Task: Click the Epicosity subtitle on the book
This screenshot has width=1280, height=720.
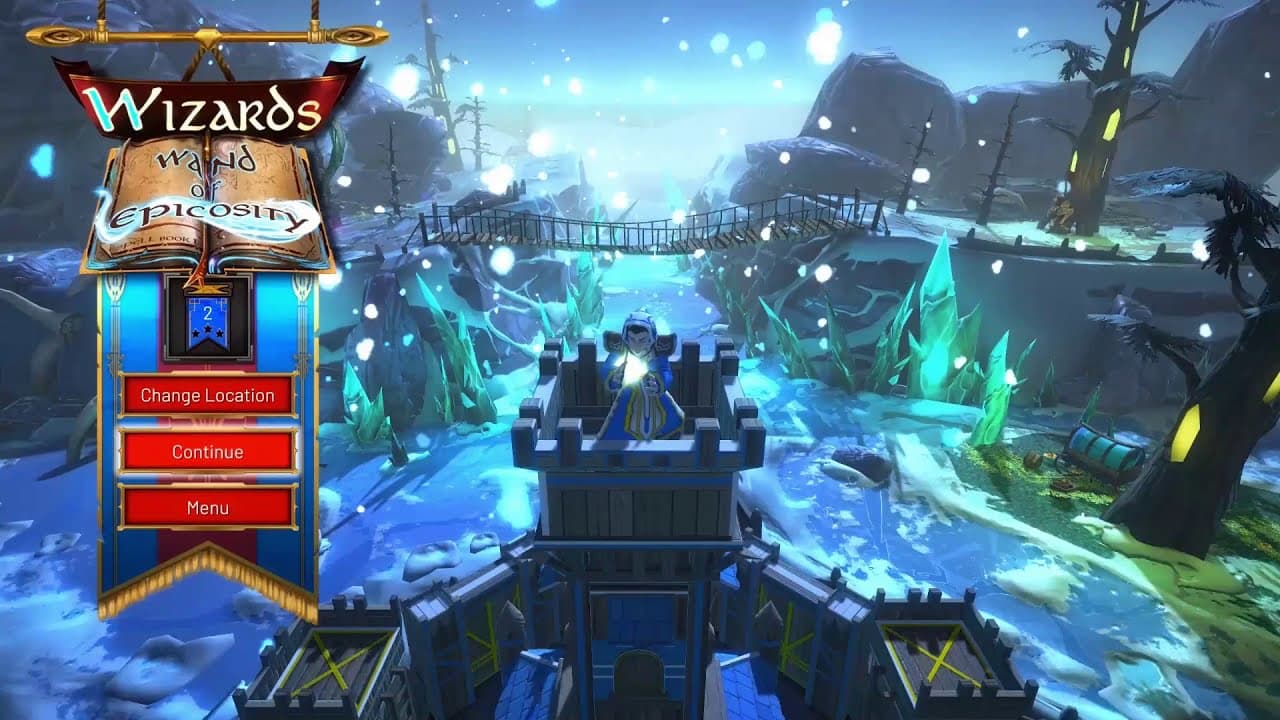Action: pyautogui.click(x=205, y=213)
